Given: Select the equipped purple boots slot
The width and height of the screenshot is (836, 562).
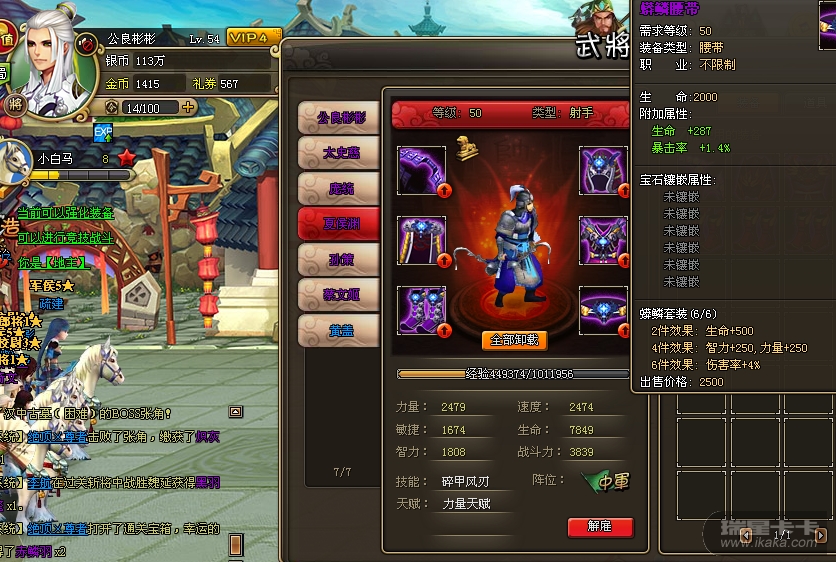Looking at the screenshot, I should pos(422,310).
